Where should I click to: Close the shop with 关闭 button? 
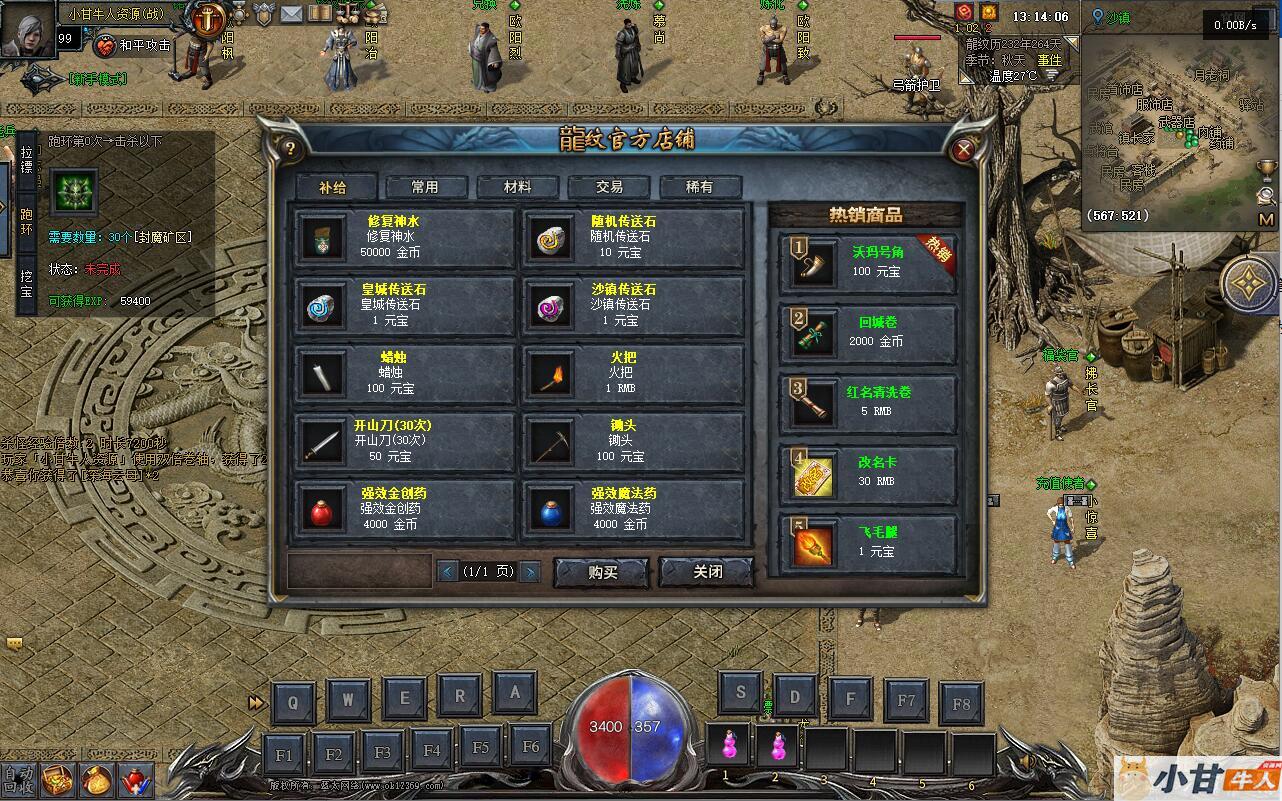click(x=707, y=572)
